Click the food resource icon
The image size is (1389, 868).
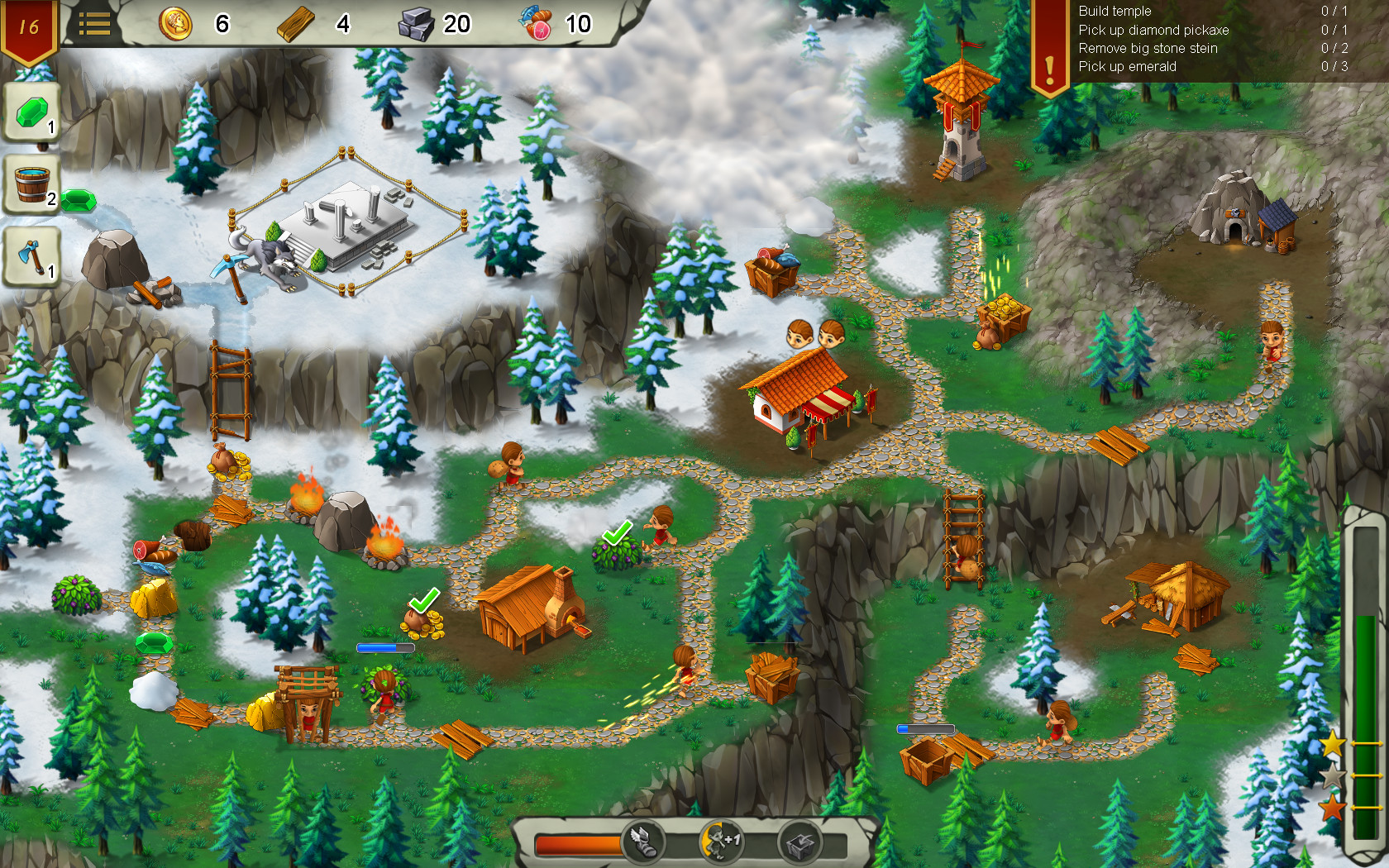pos(539,24)
